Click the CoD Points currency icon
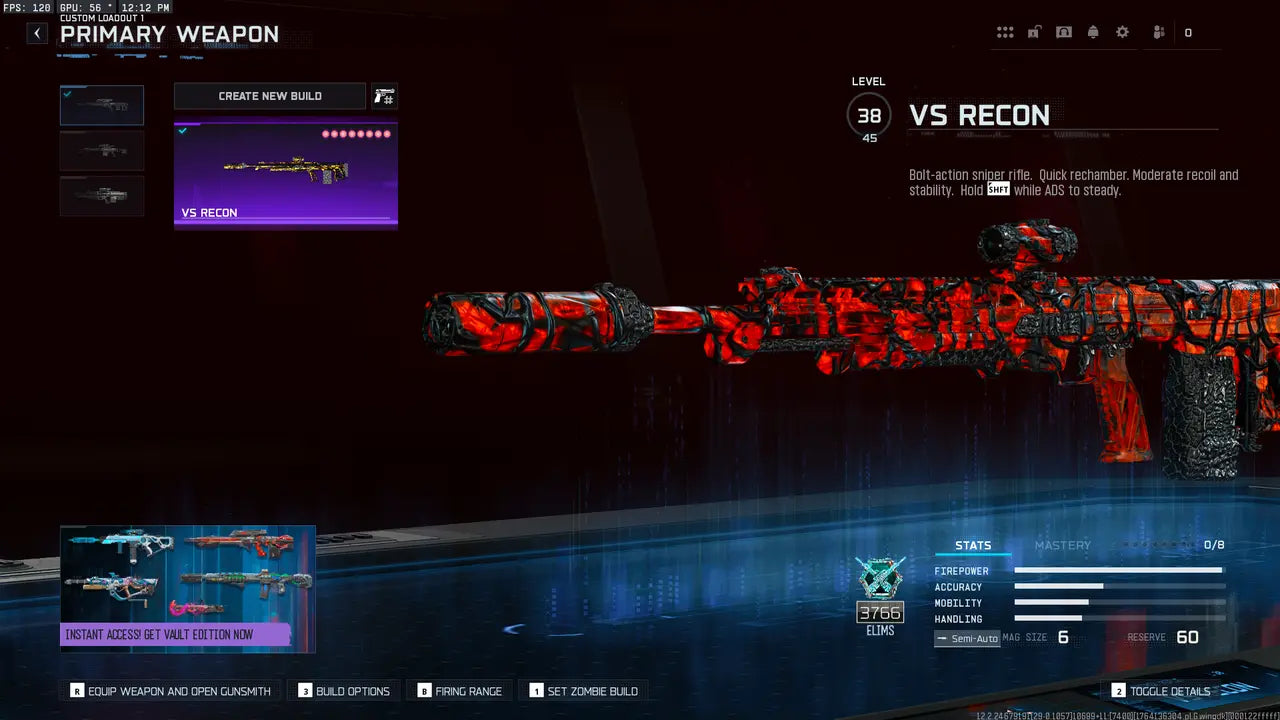1280x720 pixels. (x=1188, y=32)
